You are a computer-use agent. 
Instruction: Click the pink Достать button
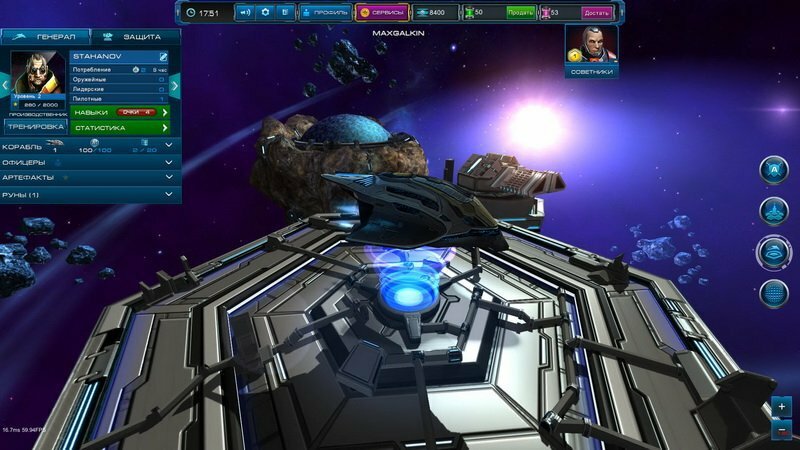click(x=596, y=12)
